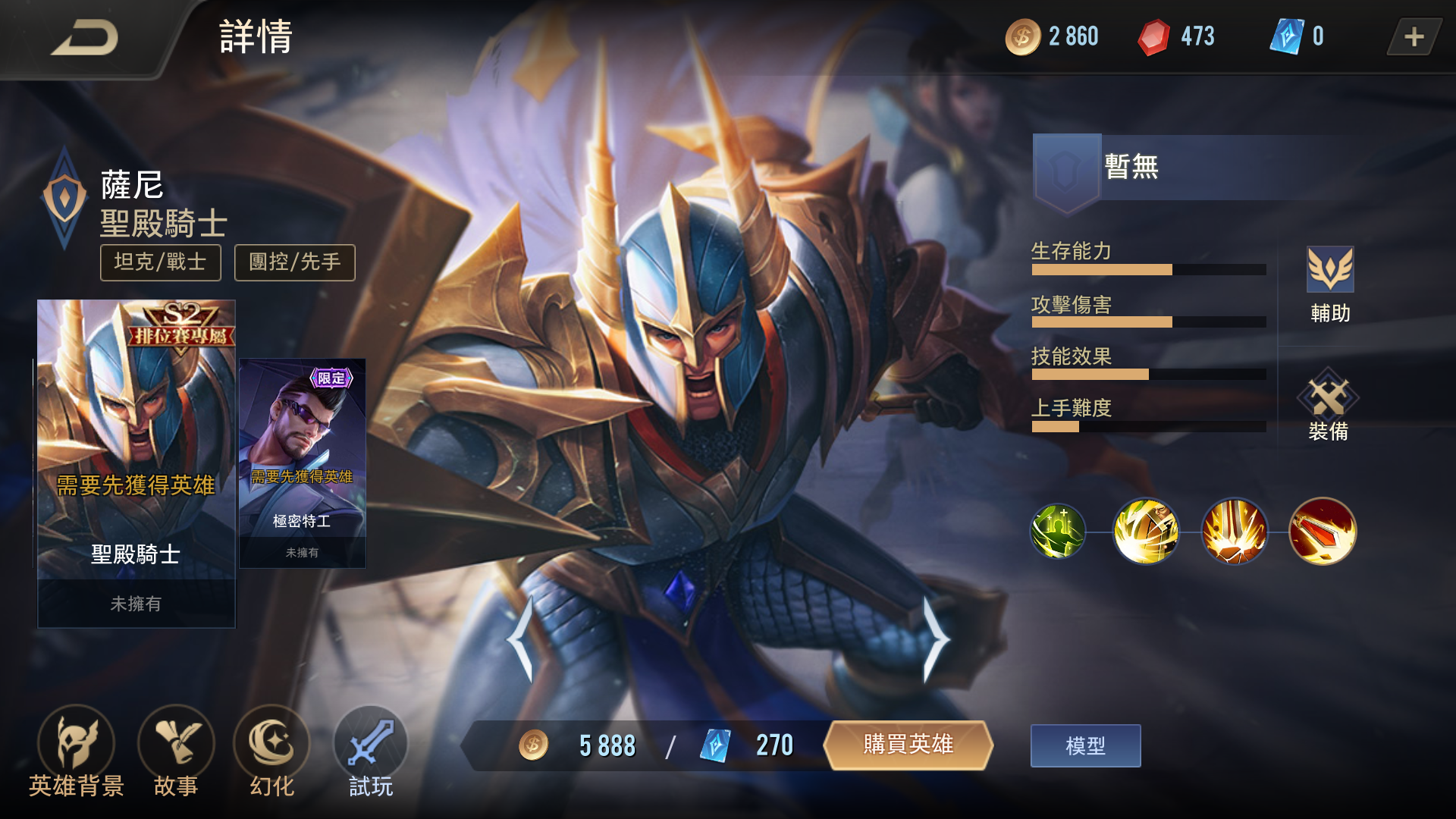The image size is (1456, 819).
Task: Add currency with the plus button
Action: [1414, 37]
